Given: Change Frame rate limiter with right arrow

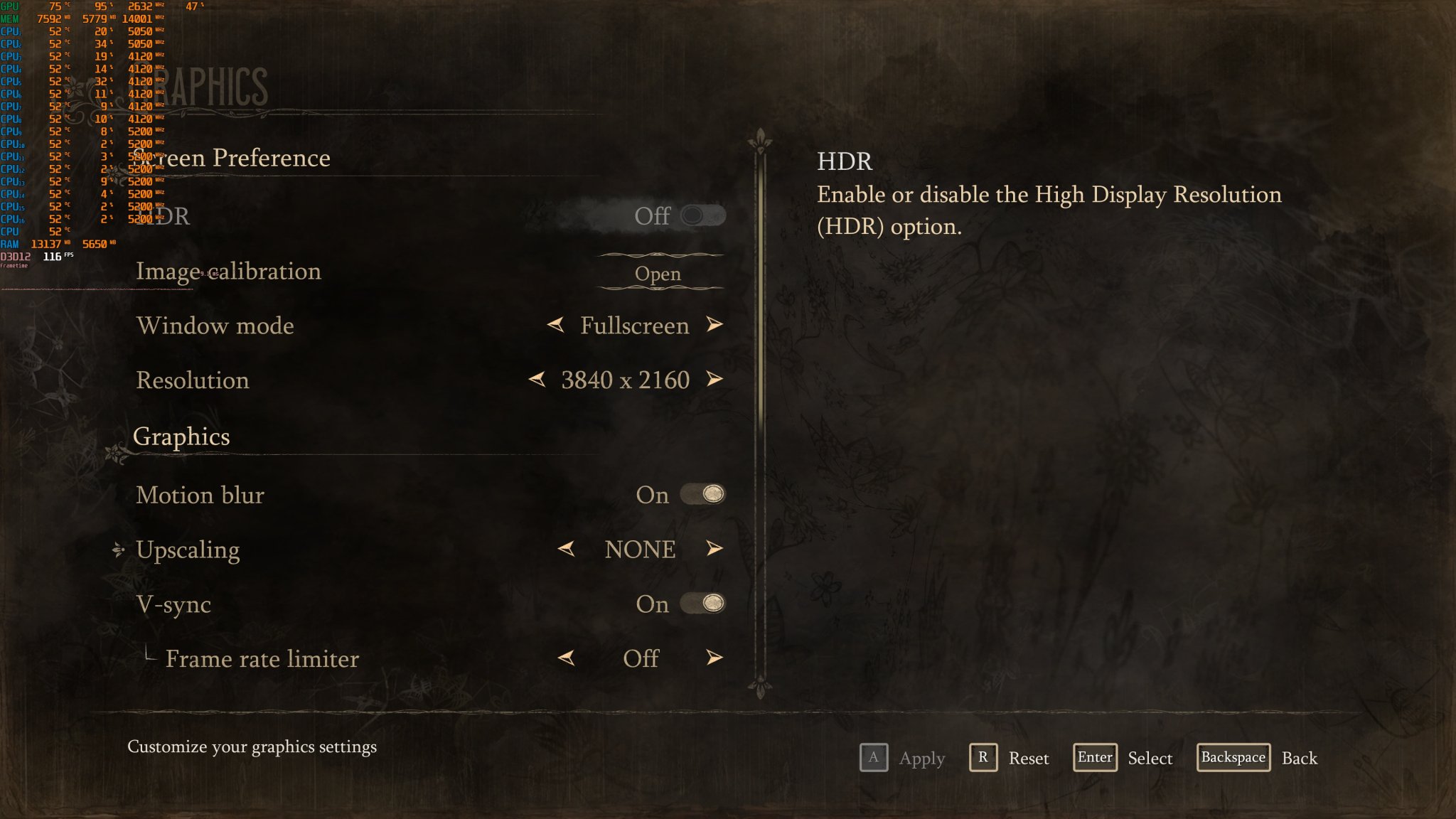Looking at the screenshot, I should click(x=714, y=658).
